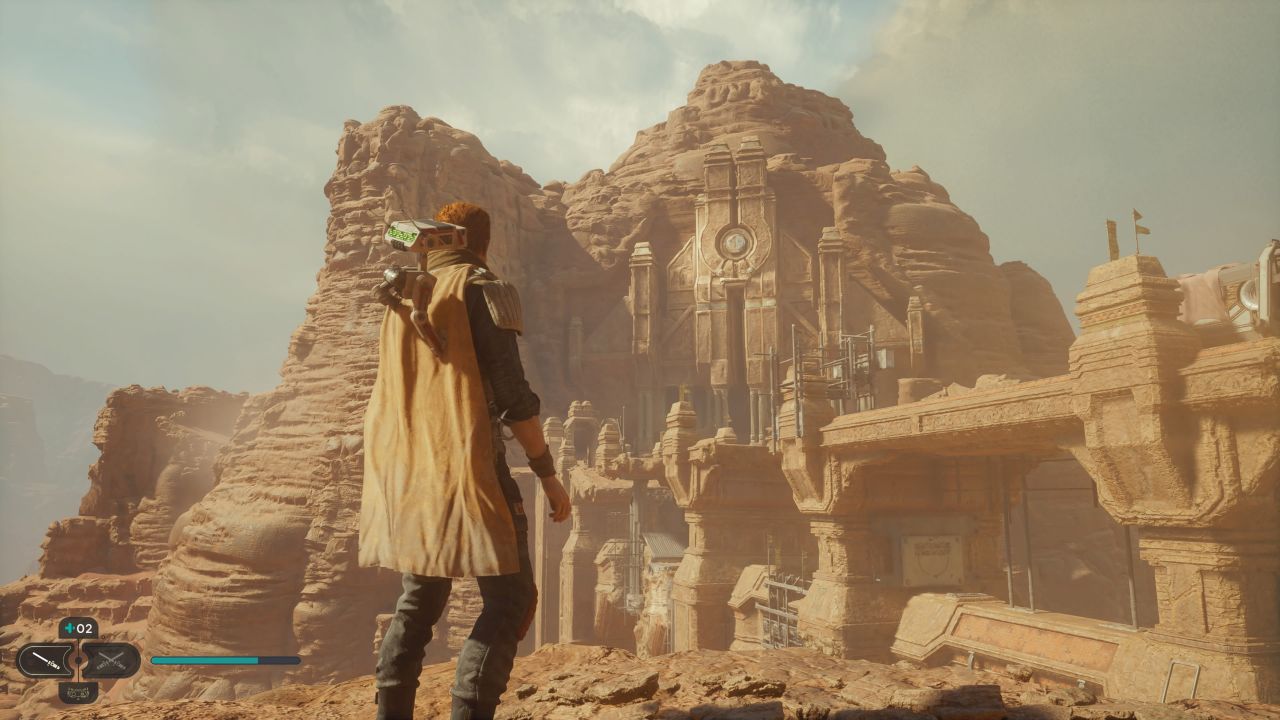Use a stim canister from the healing slot
Viewport: 1280px width, 720px height.
pyautogui.click(x=78, y=629)
